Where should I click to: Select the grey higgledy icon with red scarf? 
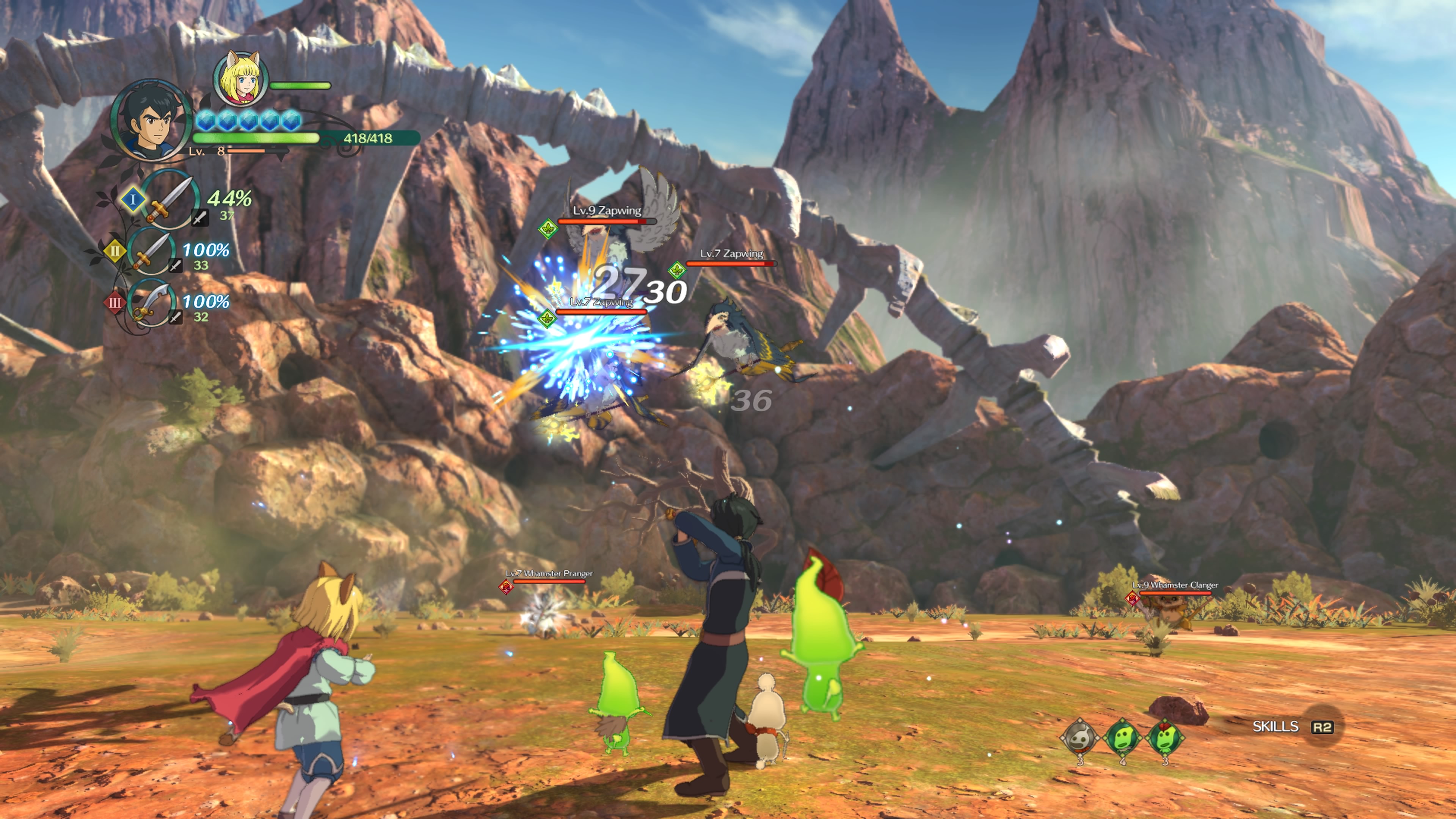(x=1079, y=737)
